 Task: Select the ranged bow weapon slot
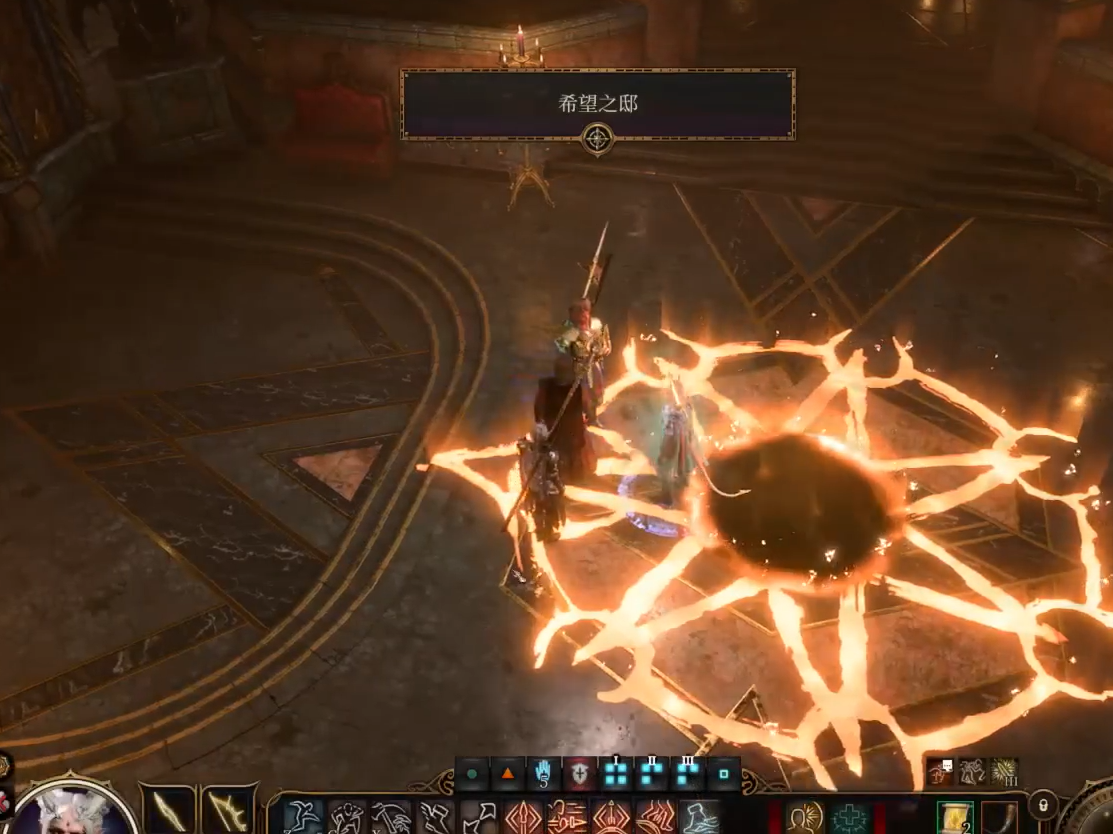tap(228, 810)
